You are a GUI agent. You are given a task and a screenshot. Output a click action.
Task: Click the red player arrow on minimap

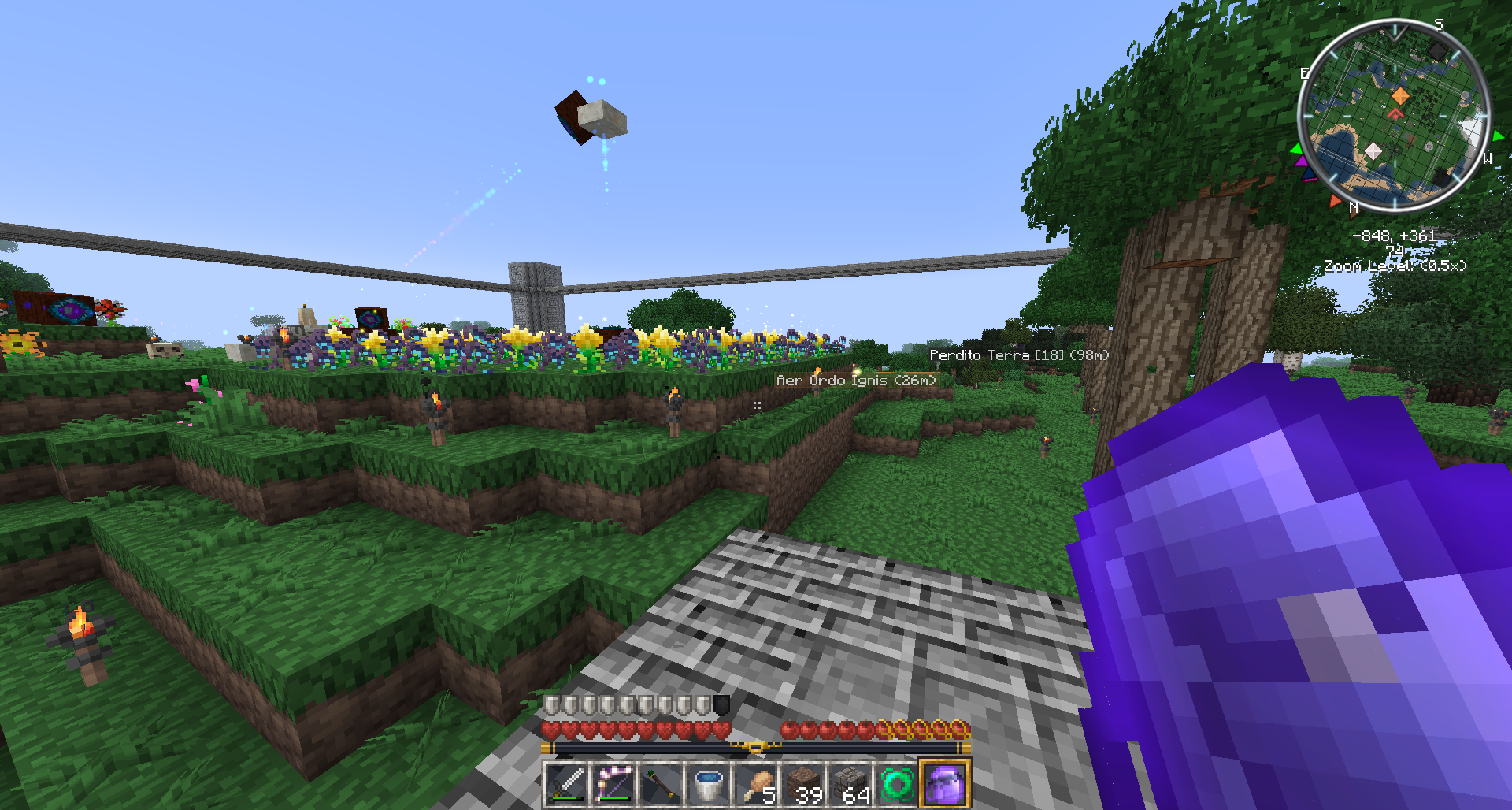[1395, 115]
